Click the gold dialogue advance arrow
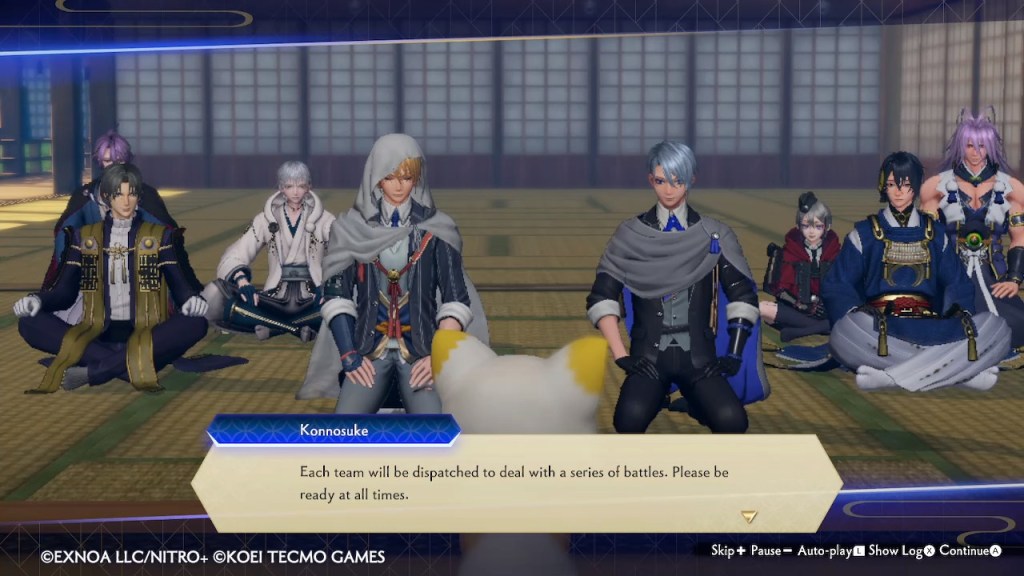This screenshot has height=576, width=1024. (x=748, y=517)
